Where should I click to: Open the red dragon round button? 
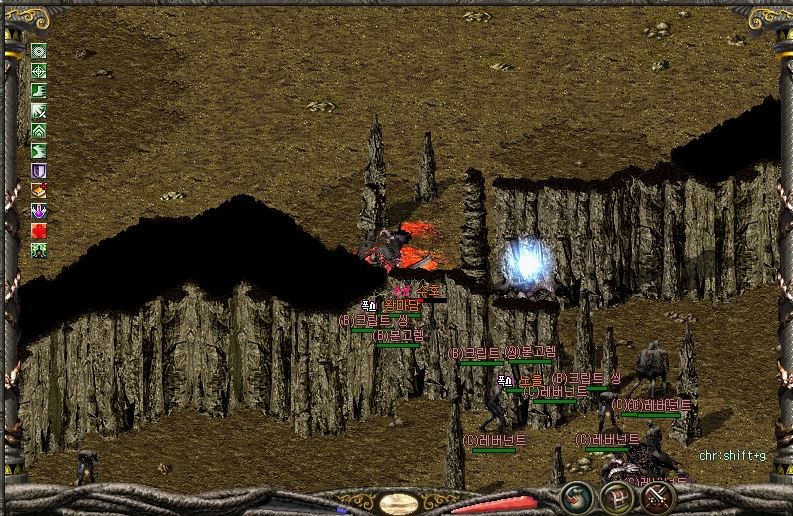[x=575, y=496]
